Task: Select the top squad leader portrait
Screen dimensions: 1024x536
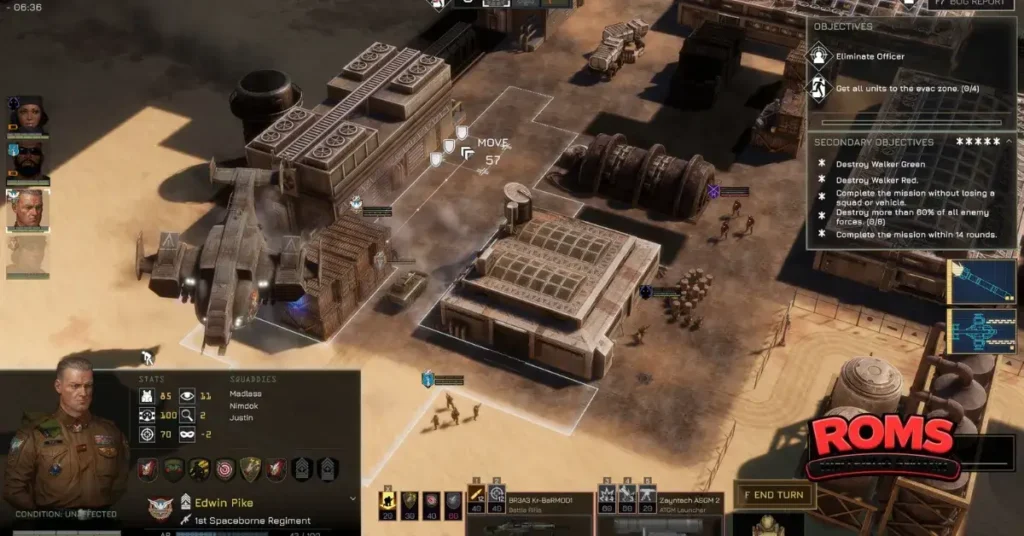Action: coord(27,115)
